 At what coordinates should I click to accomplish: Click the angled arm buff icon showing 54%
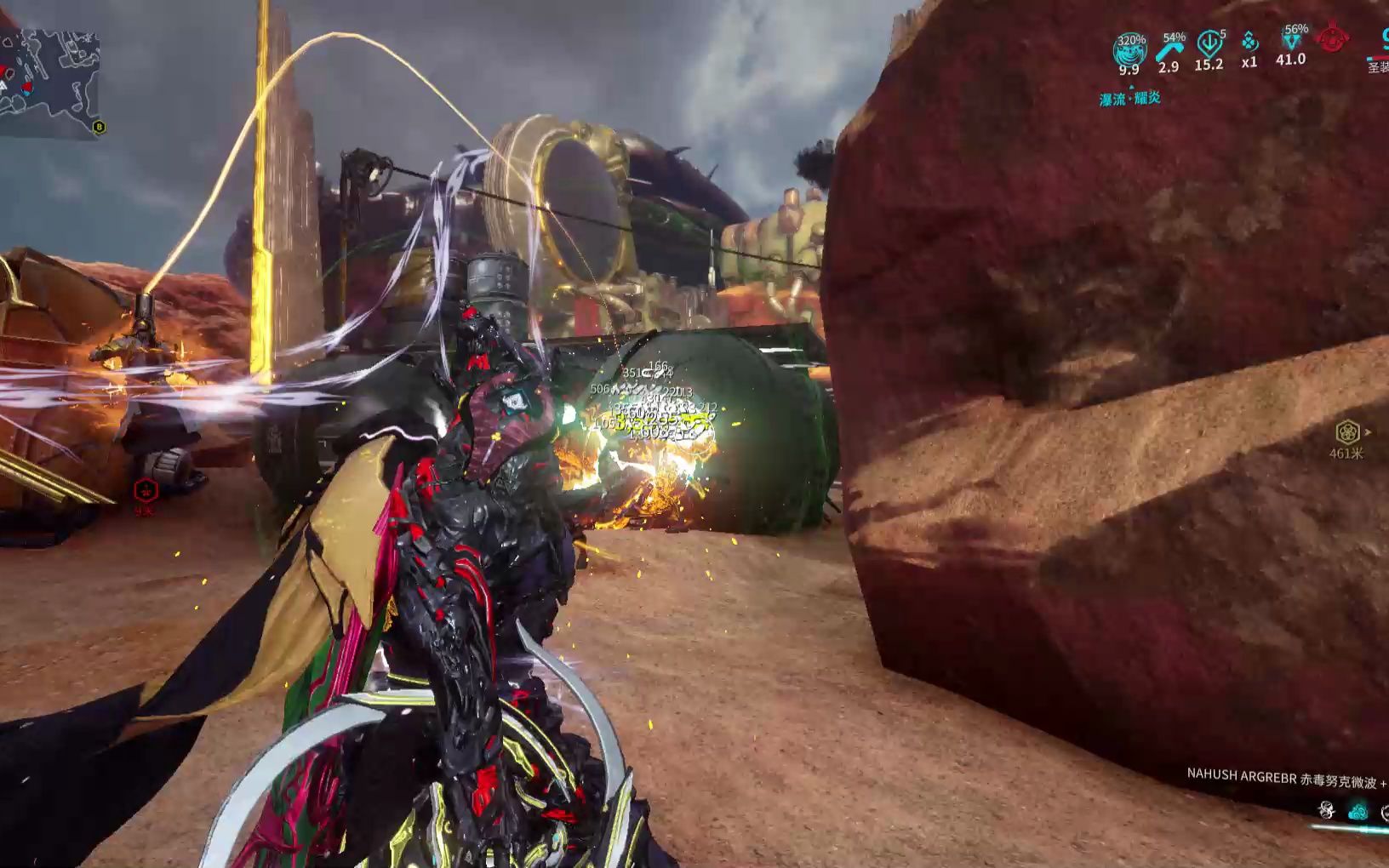pyautogui.click(x=1169, y=49)
